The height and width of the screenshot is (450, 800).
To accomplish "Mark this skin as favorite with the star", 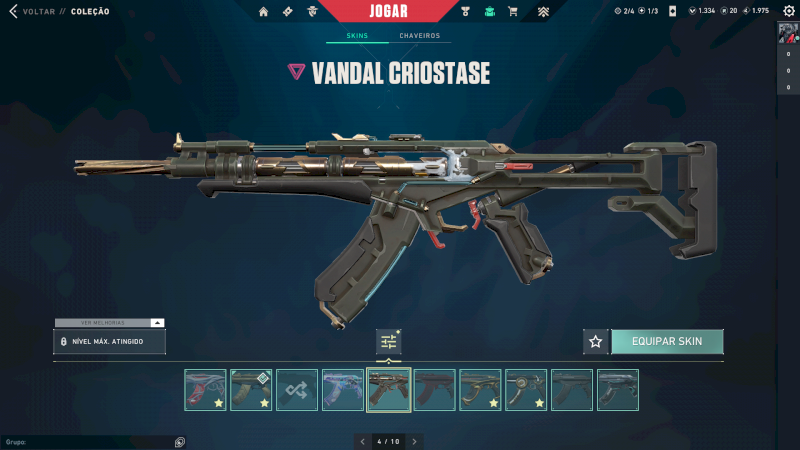I will [x=596, y=342].
